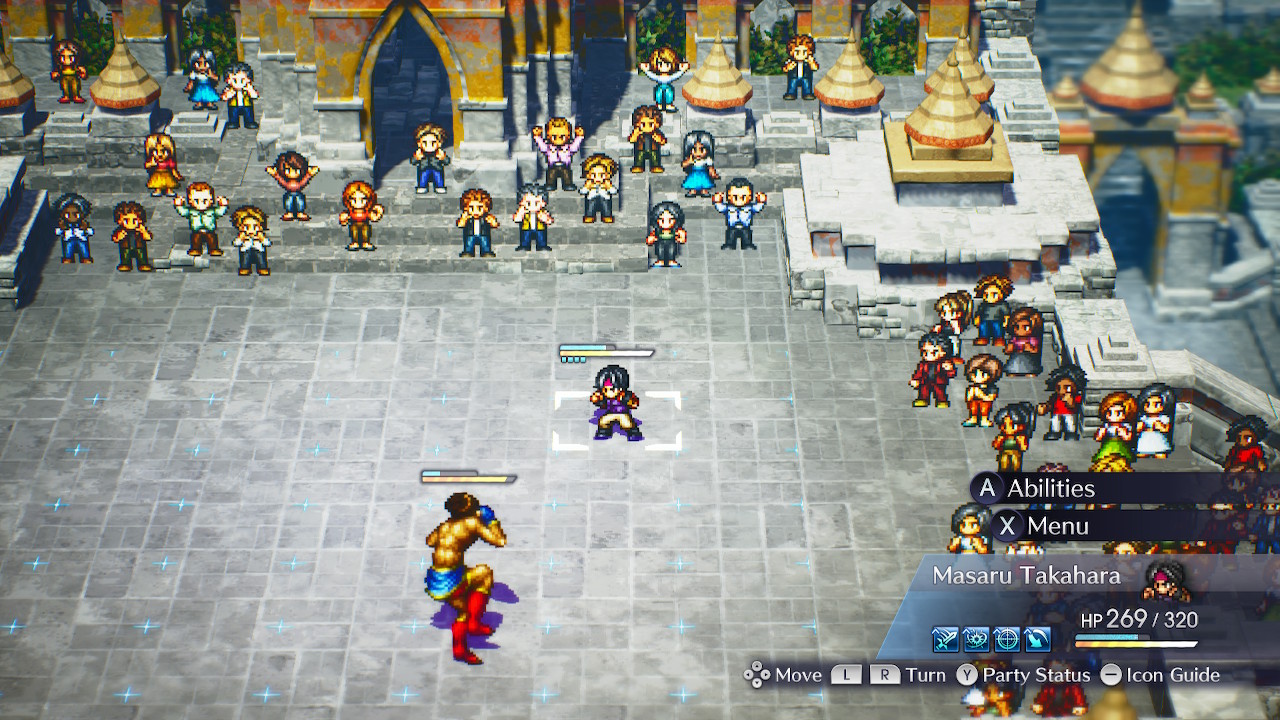Viewport: 1280px width, 720px height.
Task: Open the Abilities command
Action: pyautogui.click(x=1050, y=488)
